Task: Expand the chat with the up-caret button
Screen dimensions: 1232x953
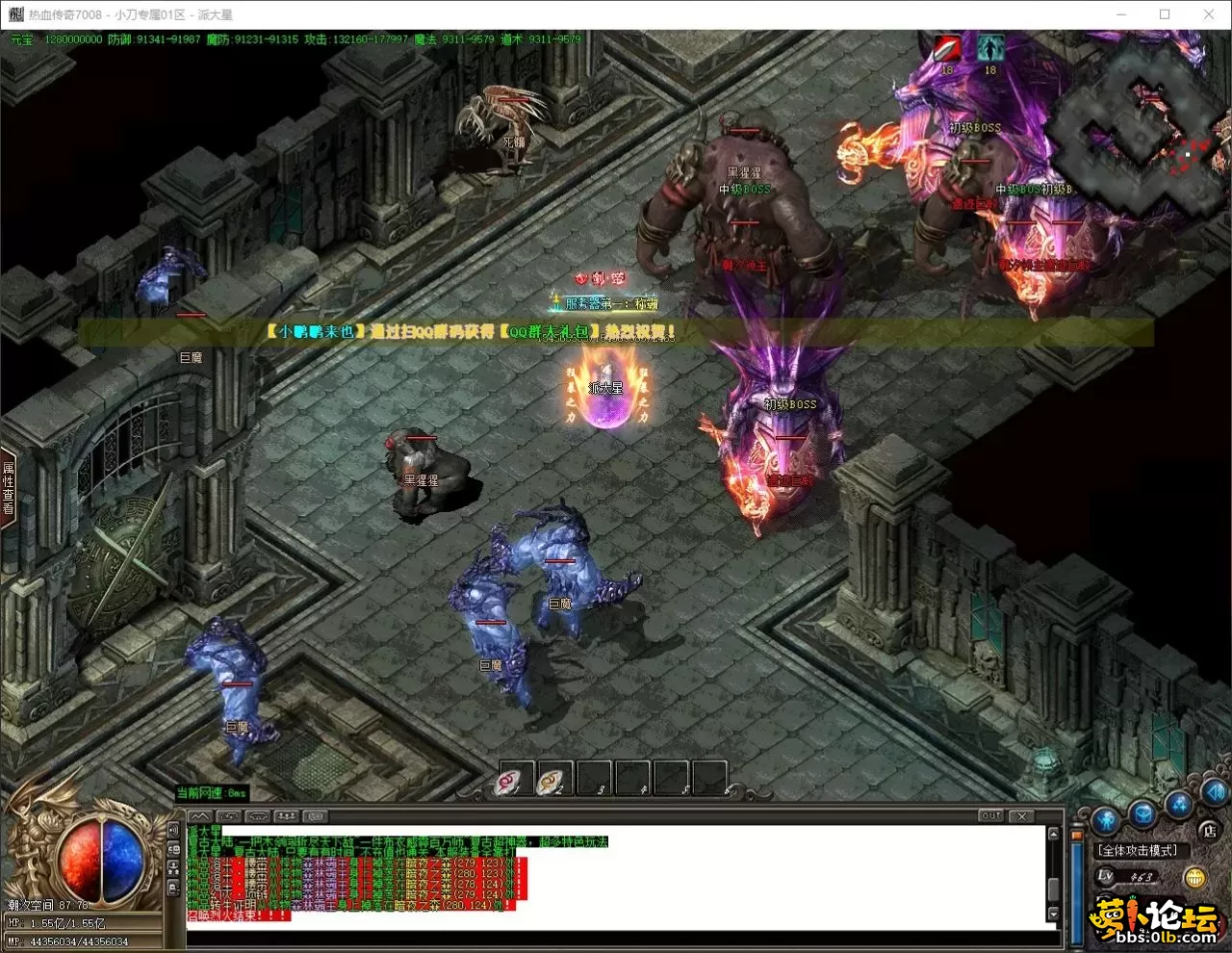Action: (x=199, y=816)
